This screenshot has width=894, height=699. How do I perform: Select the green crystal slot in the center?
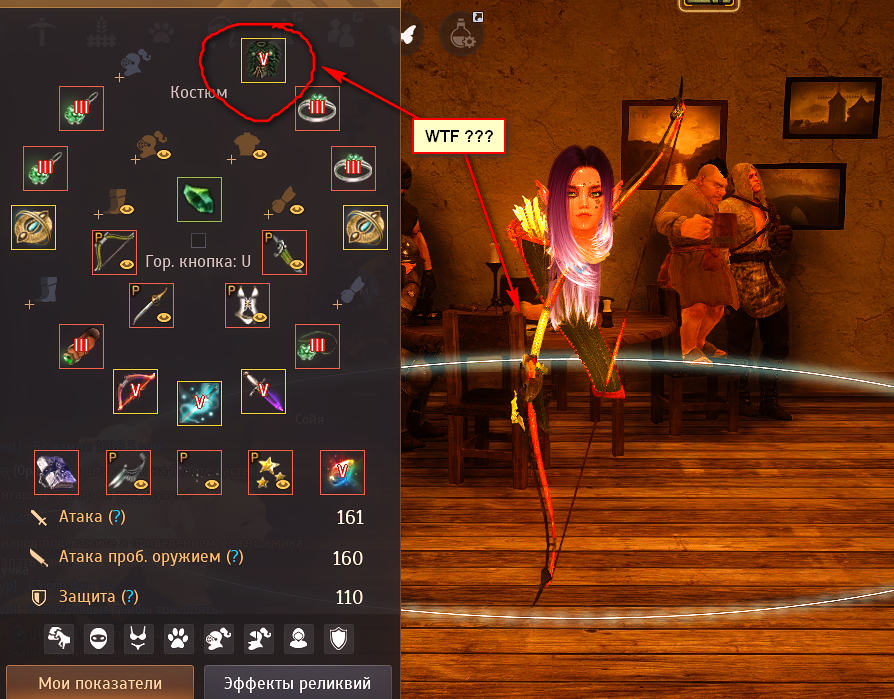(199, 199)
